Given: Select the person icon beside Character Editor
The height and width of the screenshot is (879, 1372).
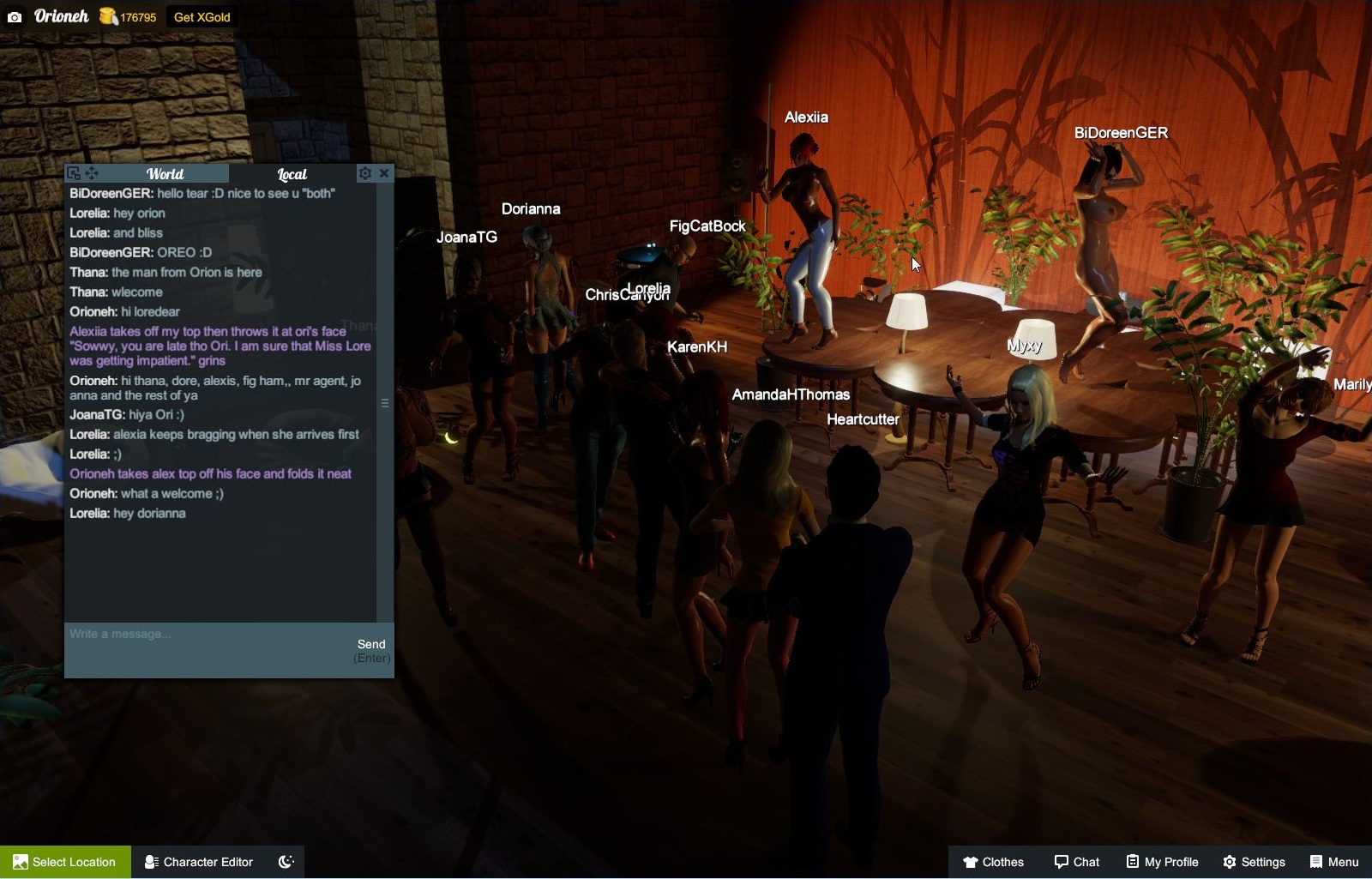Looking at the screenshot, I should 151,862.
